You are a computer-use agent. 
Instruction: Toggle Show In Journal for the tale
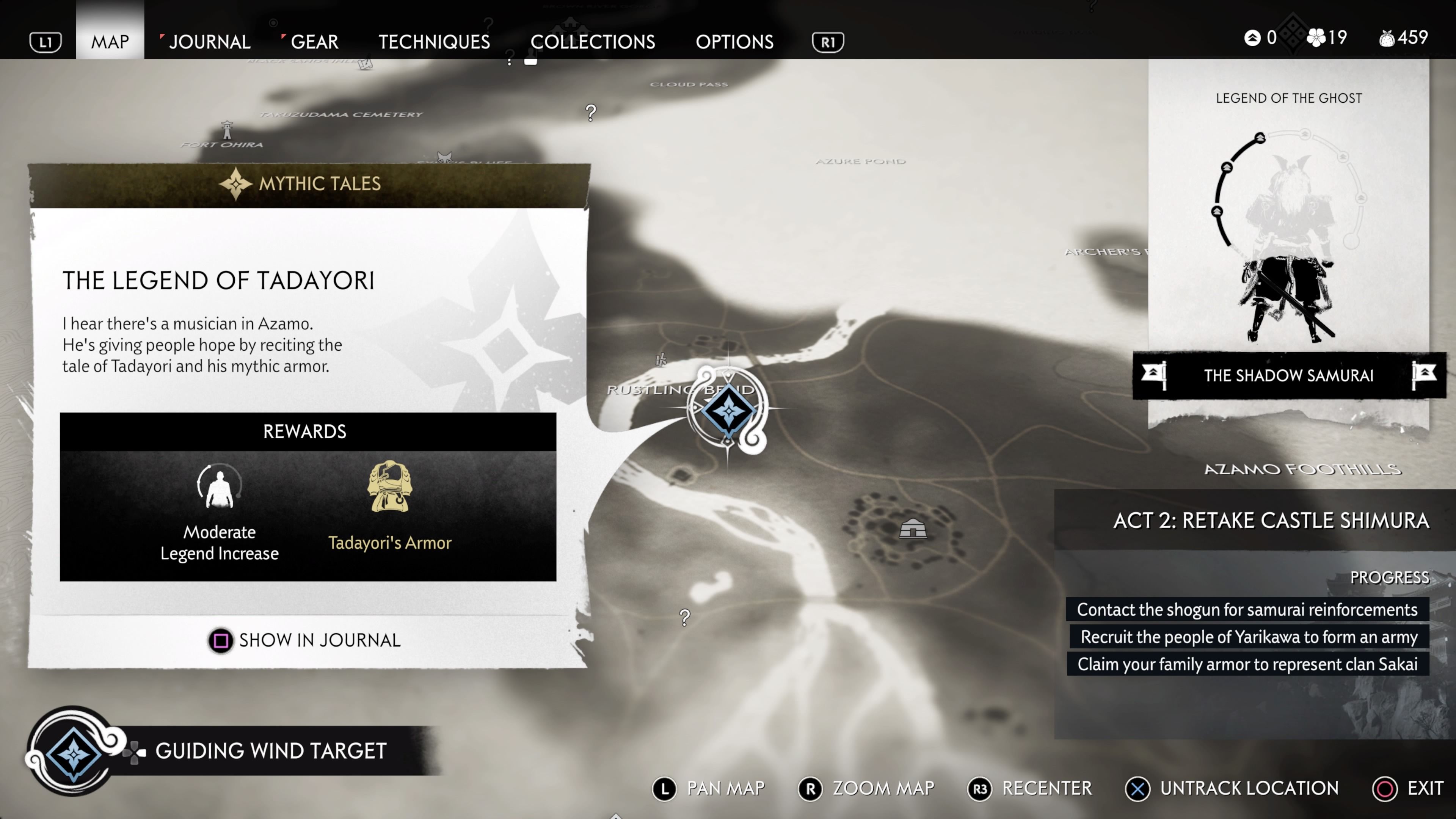pos(220,640)
